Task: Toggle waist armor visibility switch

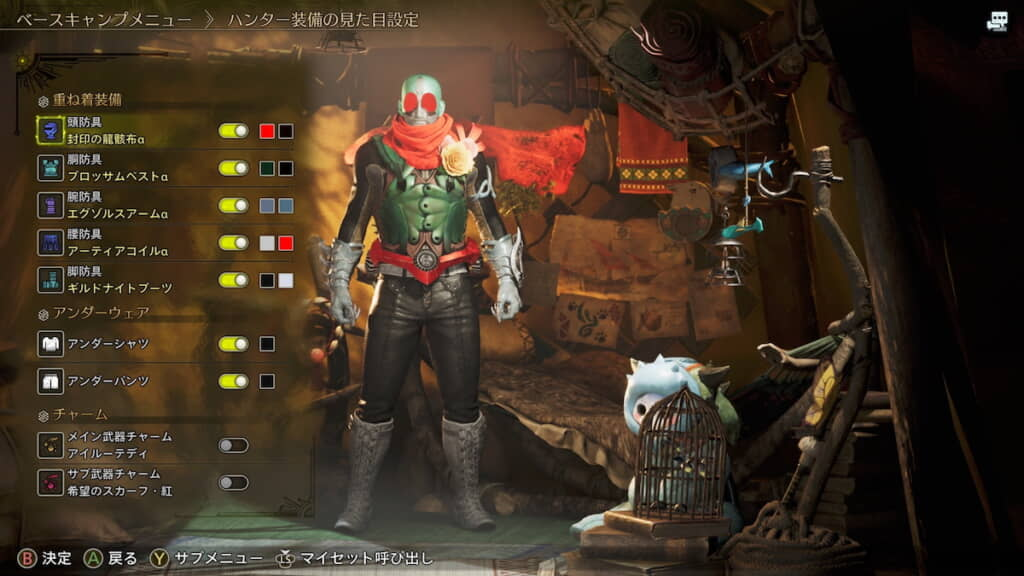Action: (234, 243)
